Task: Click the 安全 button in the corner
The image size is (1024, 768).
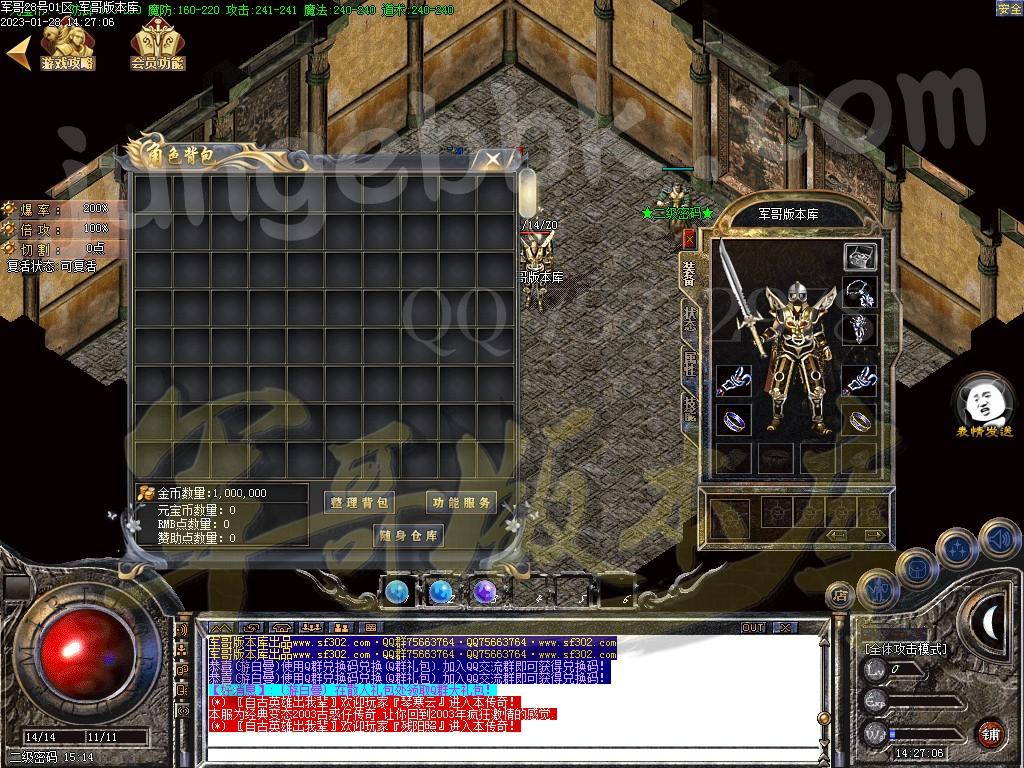Action: pyautogui.click(x=1009, y=9)
